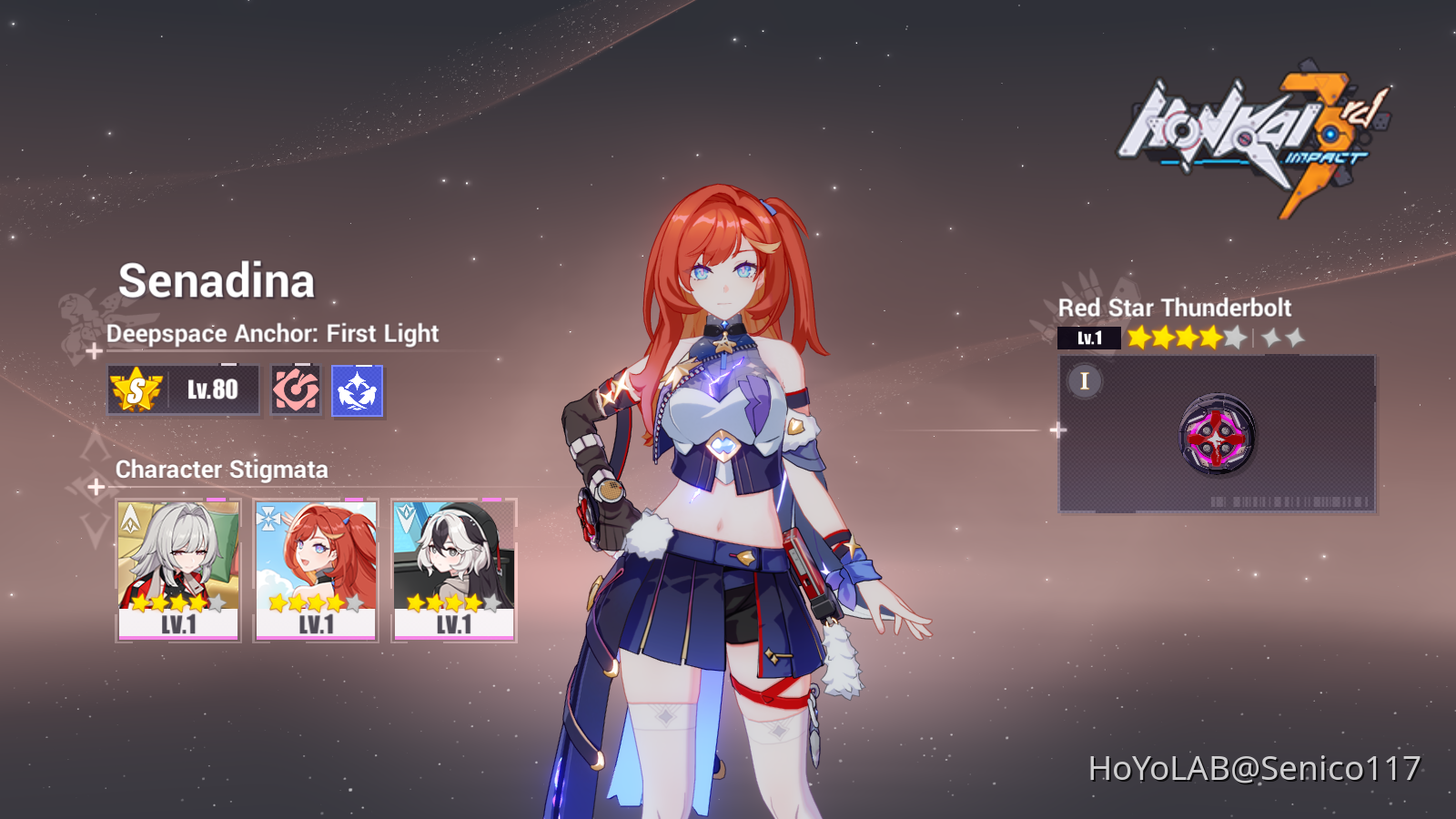Click the fourth star of the weapon rating
The height and width of the screenshot is (819, 1456).
click(1208, 337)
